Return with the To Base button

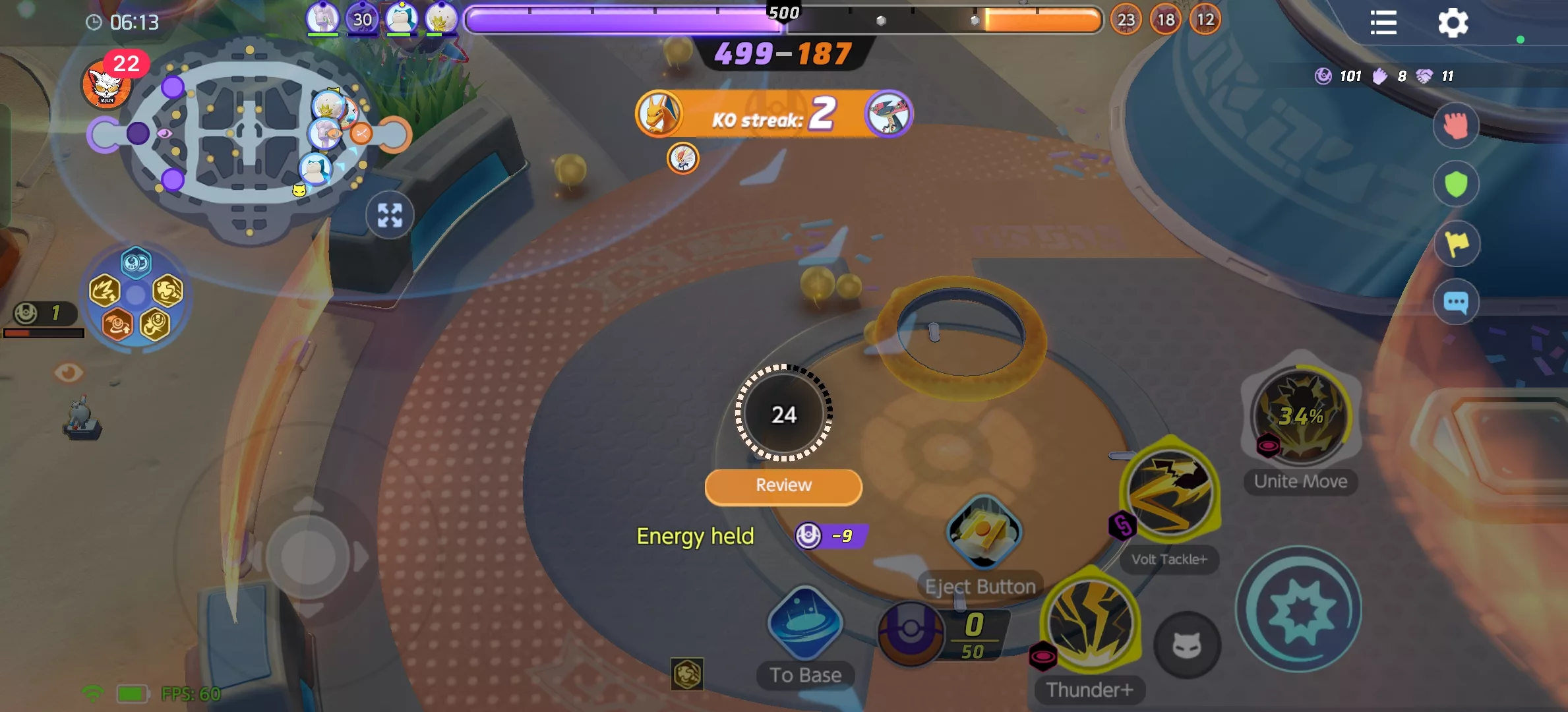pyautogui.click(x=805, y=623)
